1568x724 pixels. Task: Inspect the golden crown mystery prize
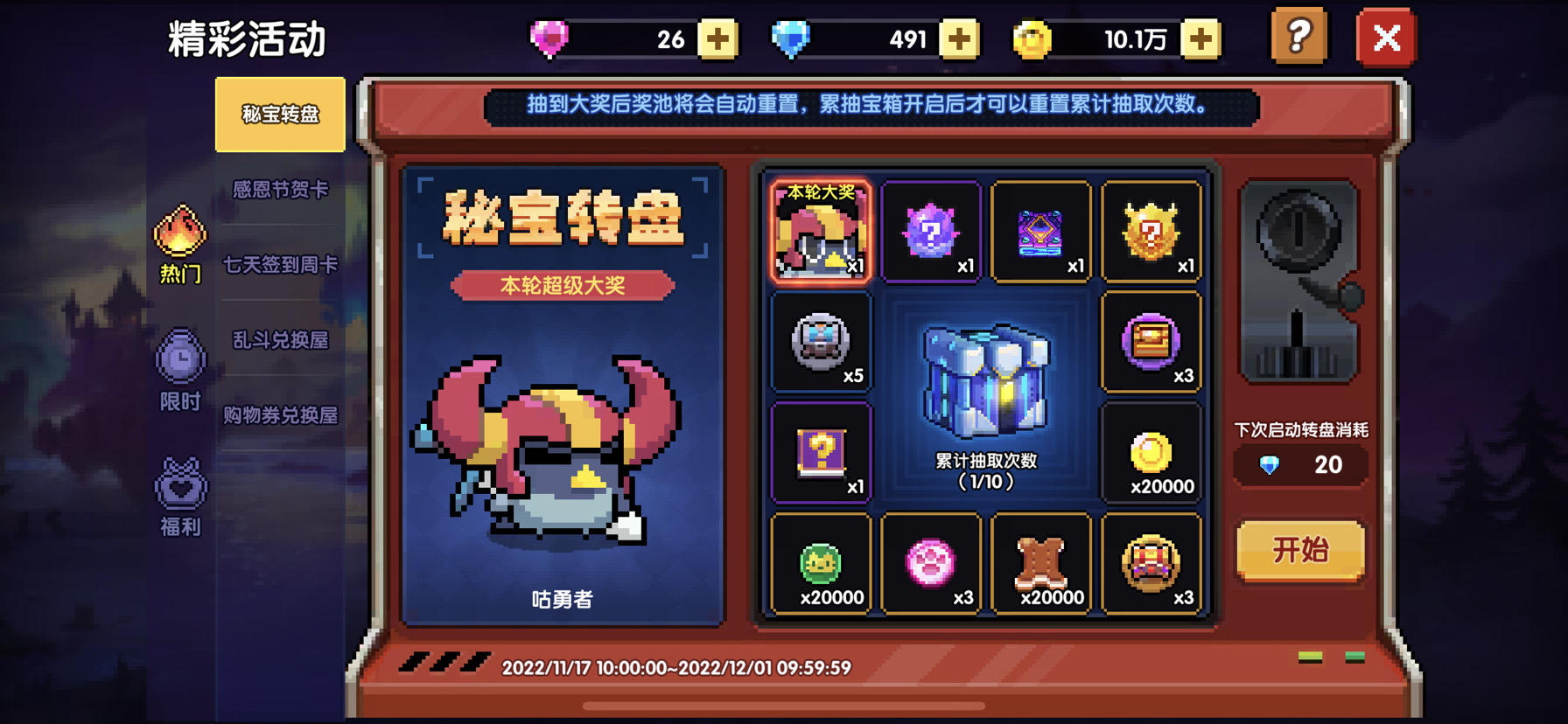1152,231
